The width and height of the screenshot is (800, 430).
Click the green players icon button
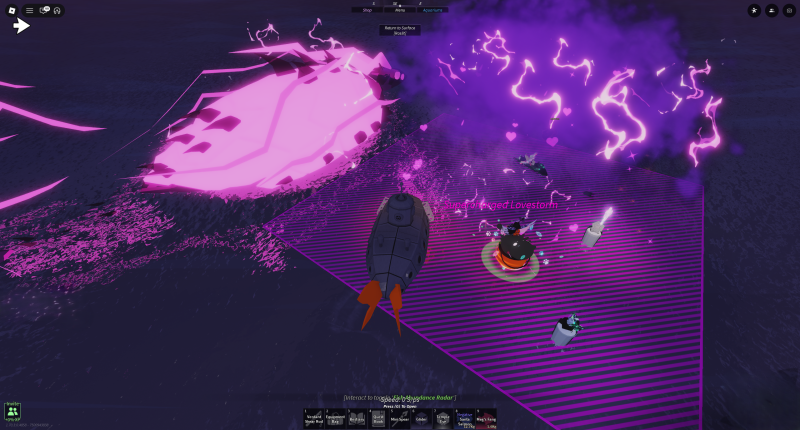(x=12, y=411)
